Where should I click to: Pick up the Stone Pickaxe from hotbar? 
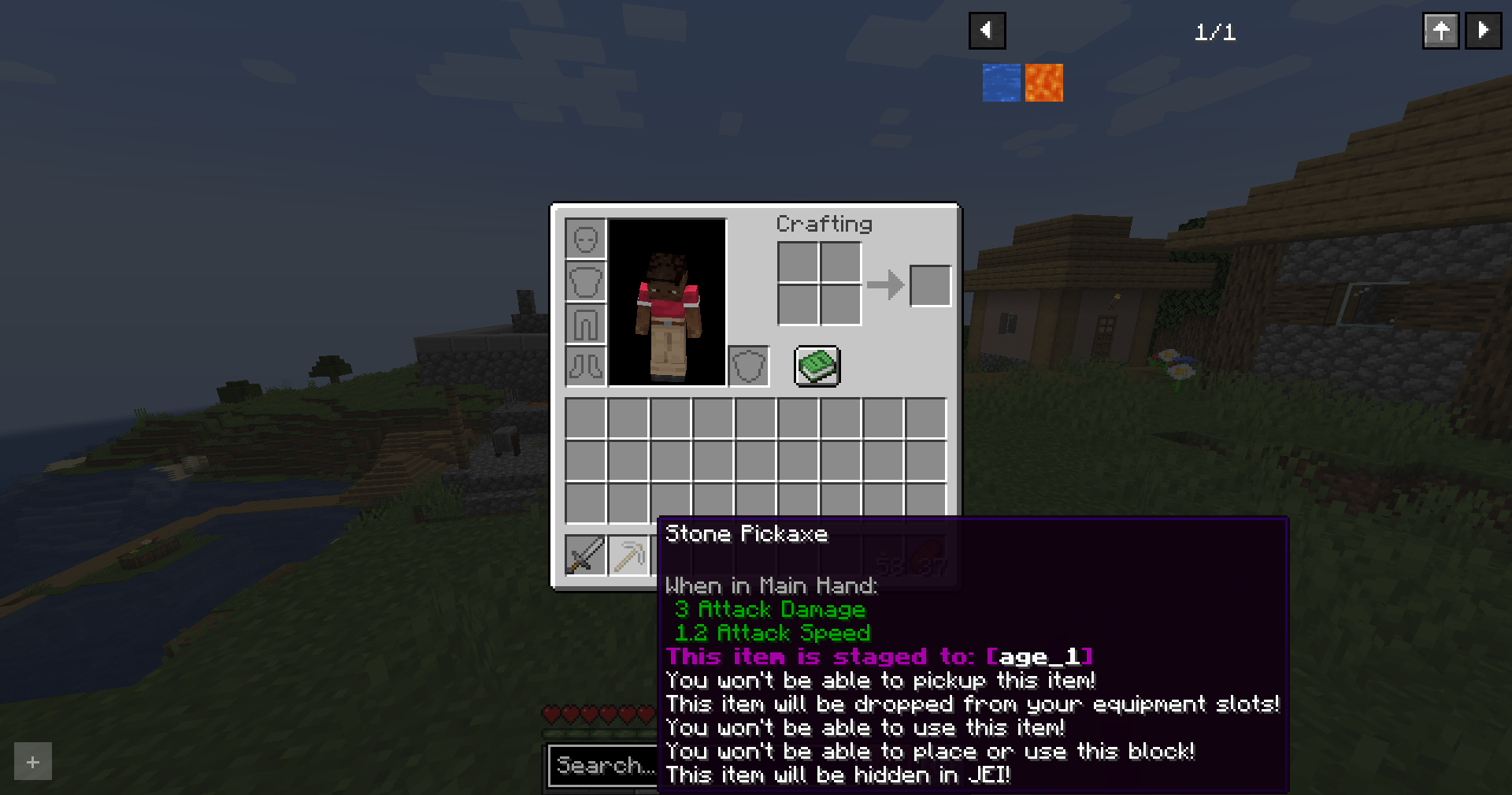(628, 555)
